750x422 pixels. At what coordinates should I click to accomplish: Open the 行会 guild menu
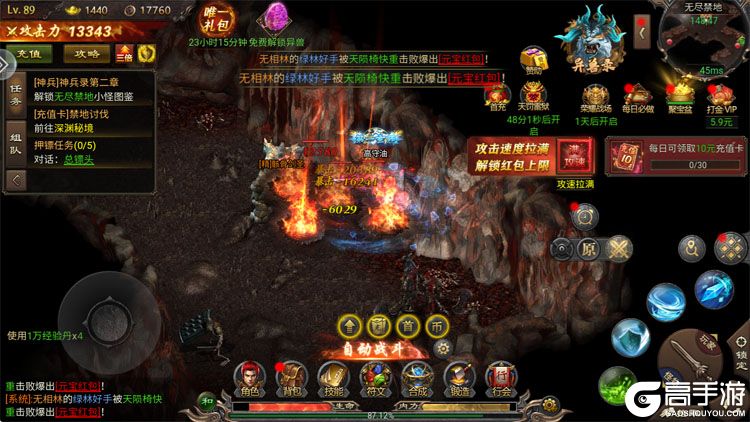pos(500,377)
